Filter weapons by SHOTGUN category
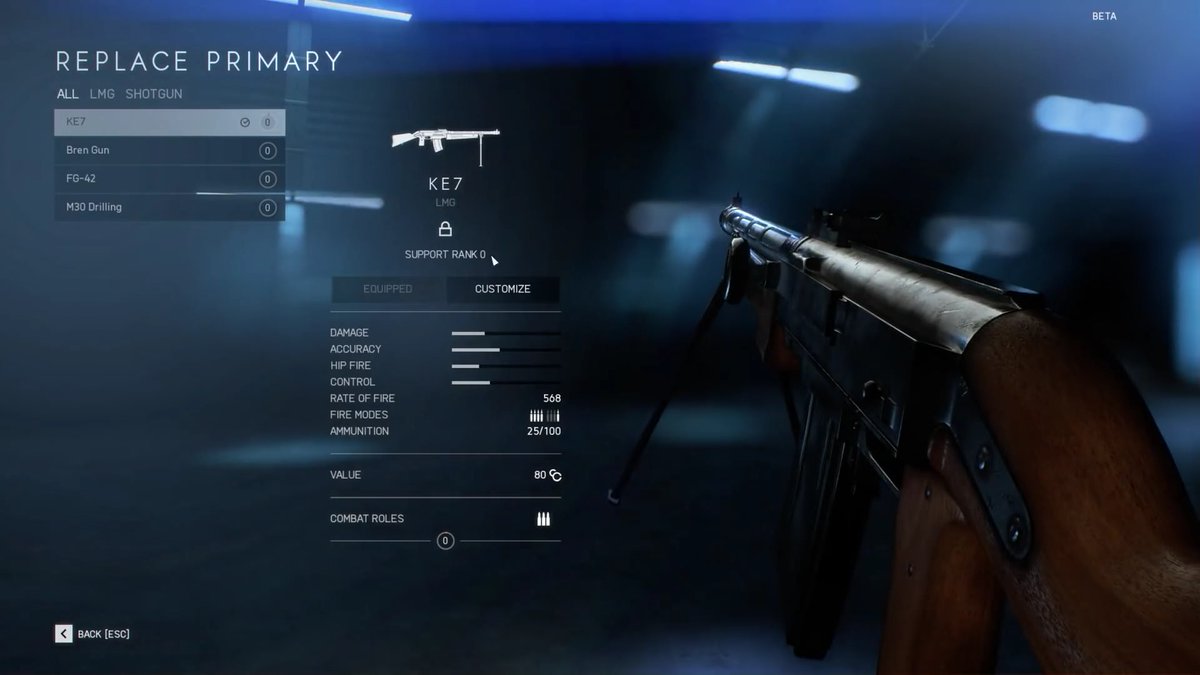1200x675 pixels. click(x=154, y=94)
